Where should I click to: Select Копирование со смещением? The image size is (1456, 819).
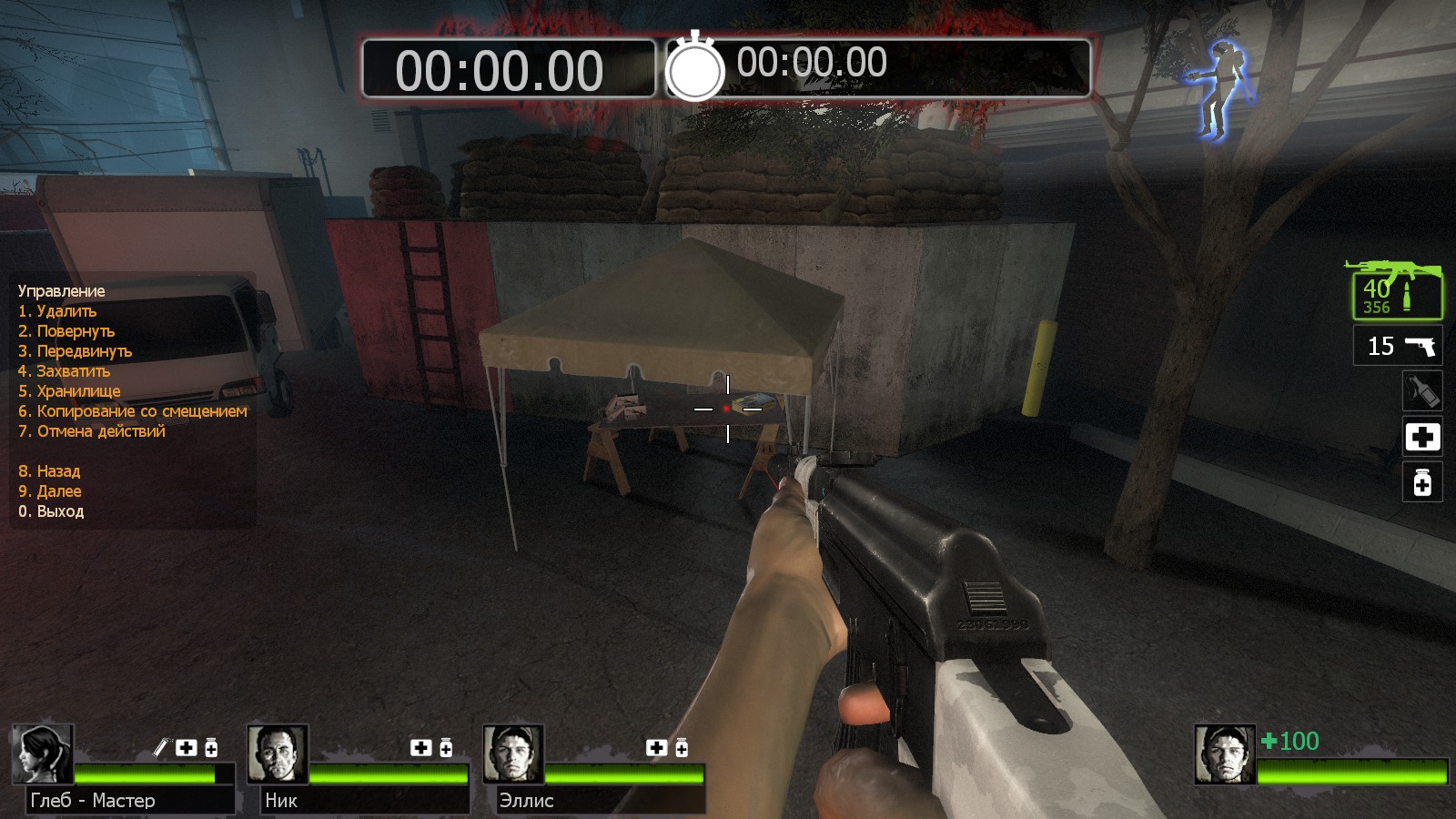point(133,411)
